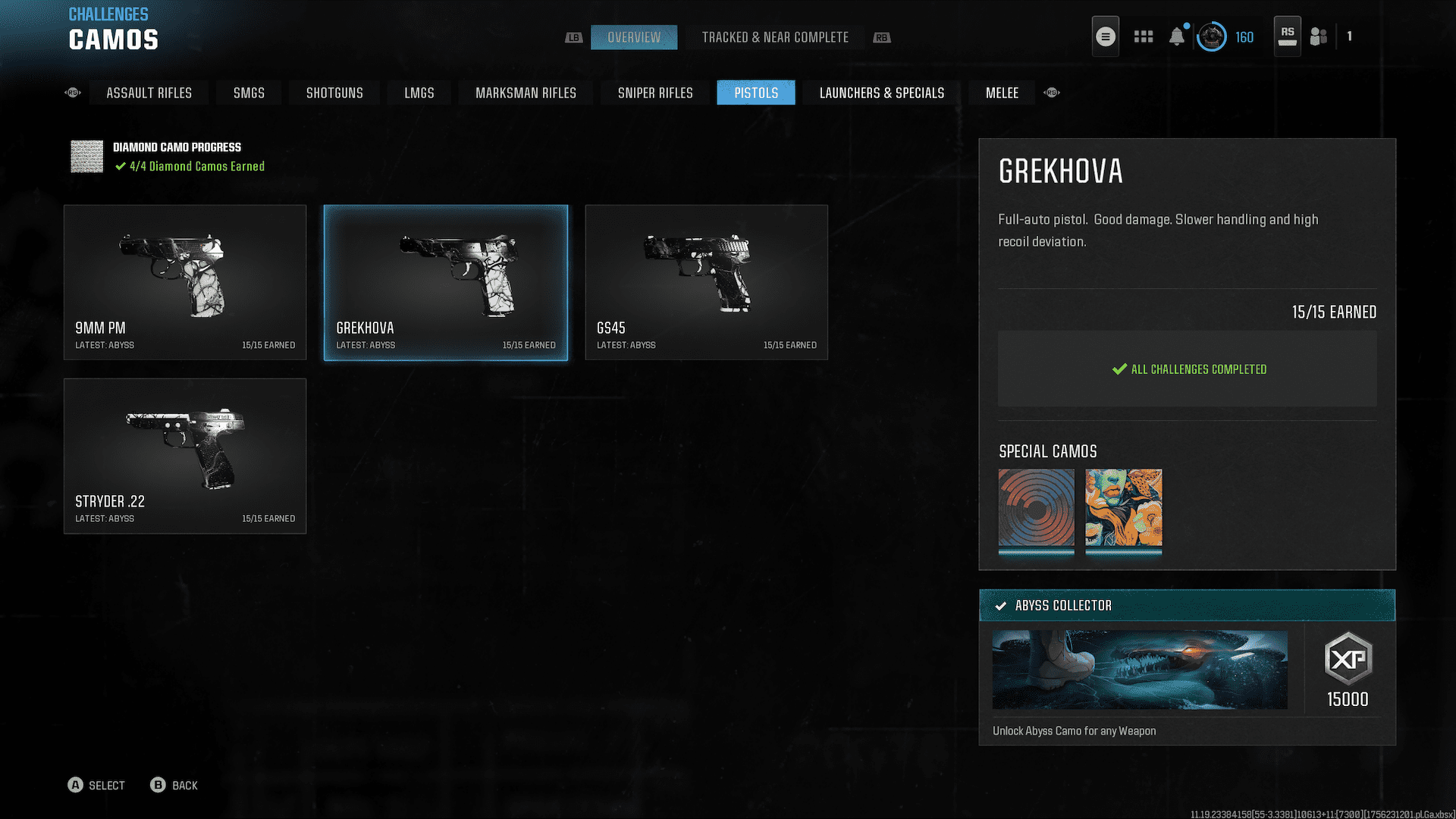Open the notifications bell
Image resolution: width=1456 pixels, height=819 pixels.
point(1176,36)
